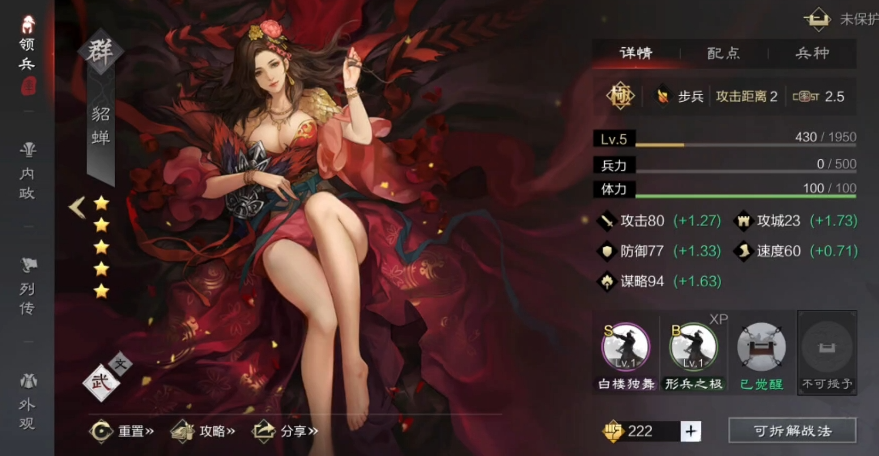Select the 白楼独舞 skill slot
This screenshot has width=879, height=456.
coord(626,352)
